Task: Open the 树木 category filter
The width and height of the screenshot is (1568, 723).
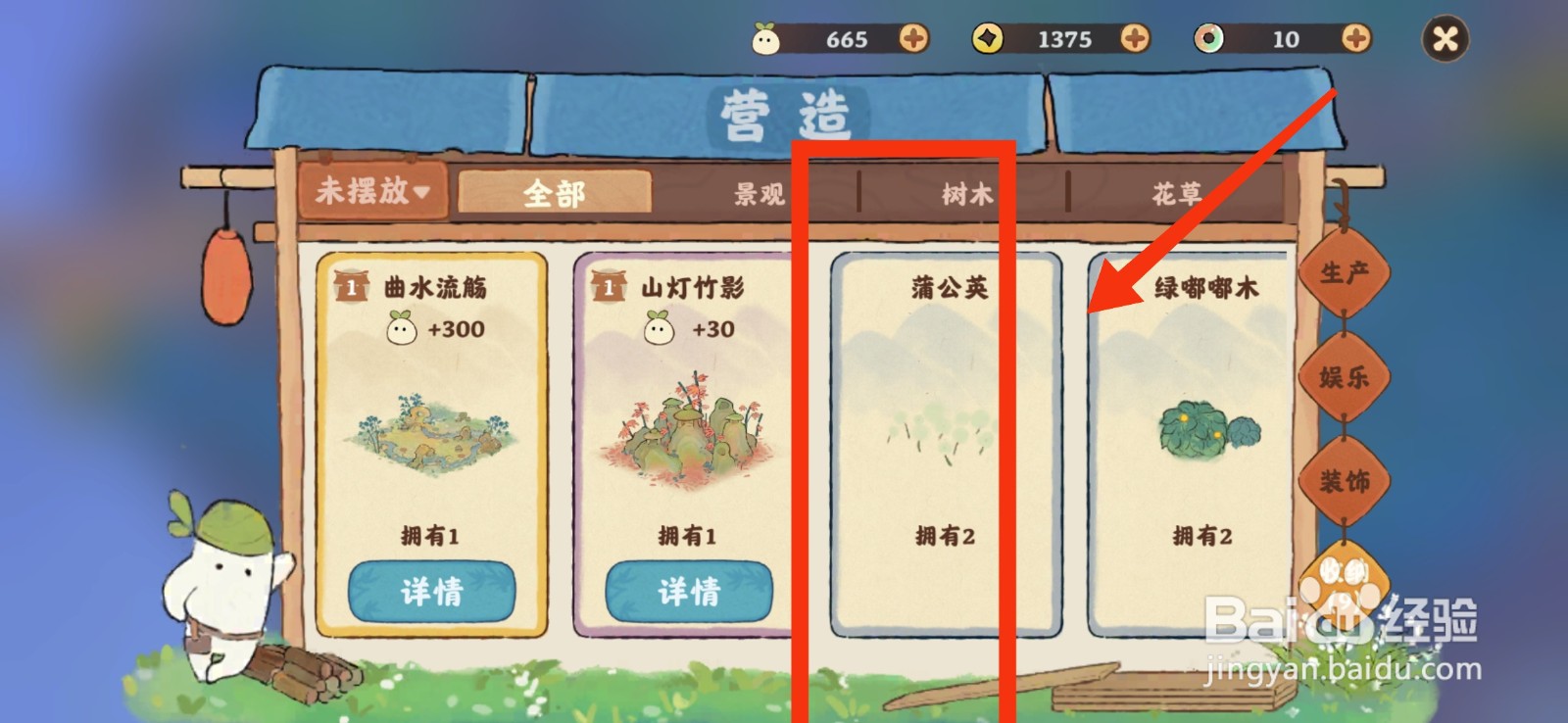Action: [964, 194]
